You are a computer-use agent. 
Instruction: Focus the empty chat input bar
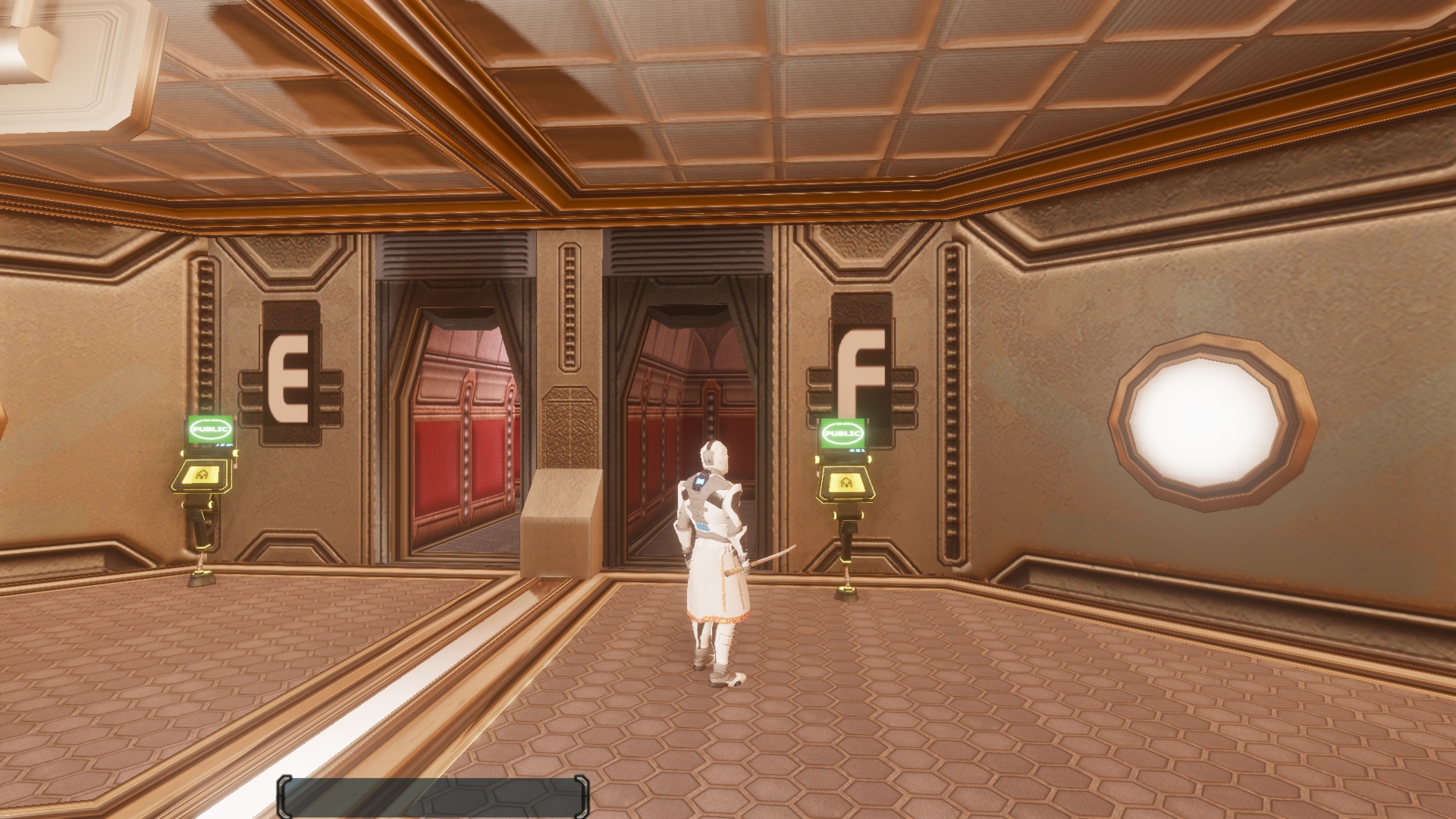[x=433, y=795]
